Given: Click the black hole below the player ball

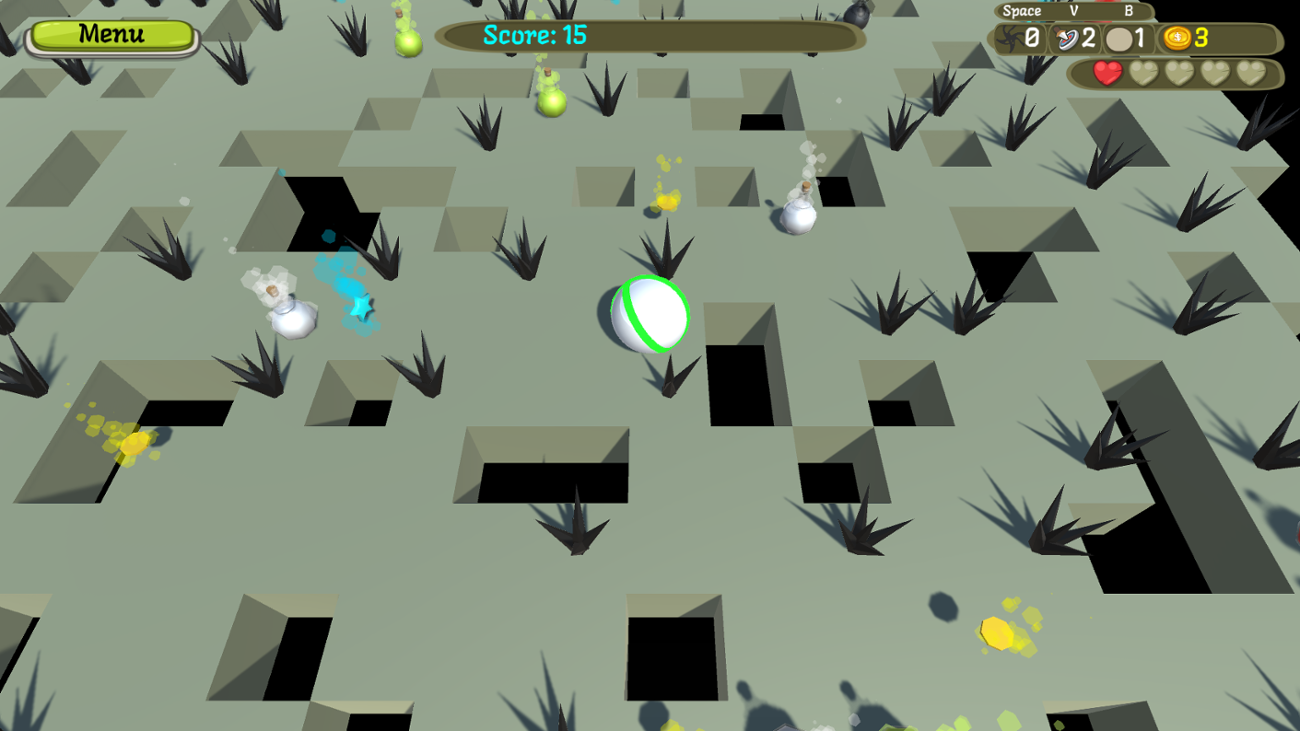Looking at the screenshot, I should (740, 385).
